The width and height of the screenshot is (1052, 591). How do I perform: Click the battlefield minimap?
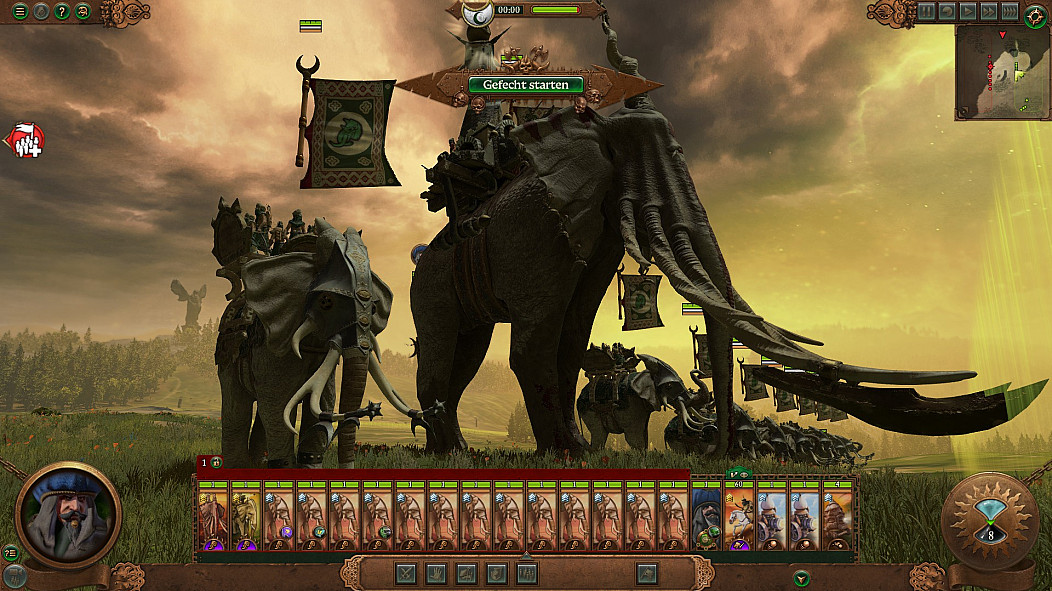[x=1002, y=72]
